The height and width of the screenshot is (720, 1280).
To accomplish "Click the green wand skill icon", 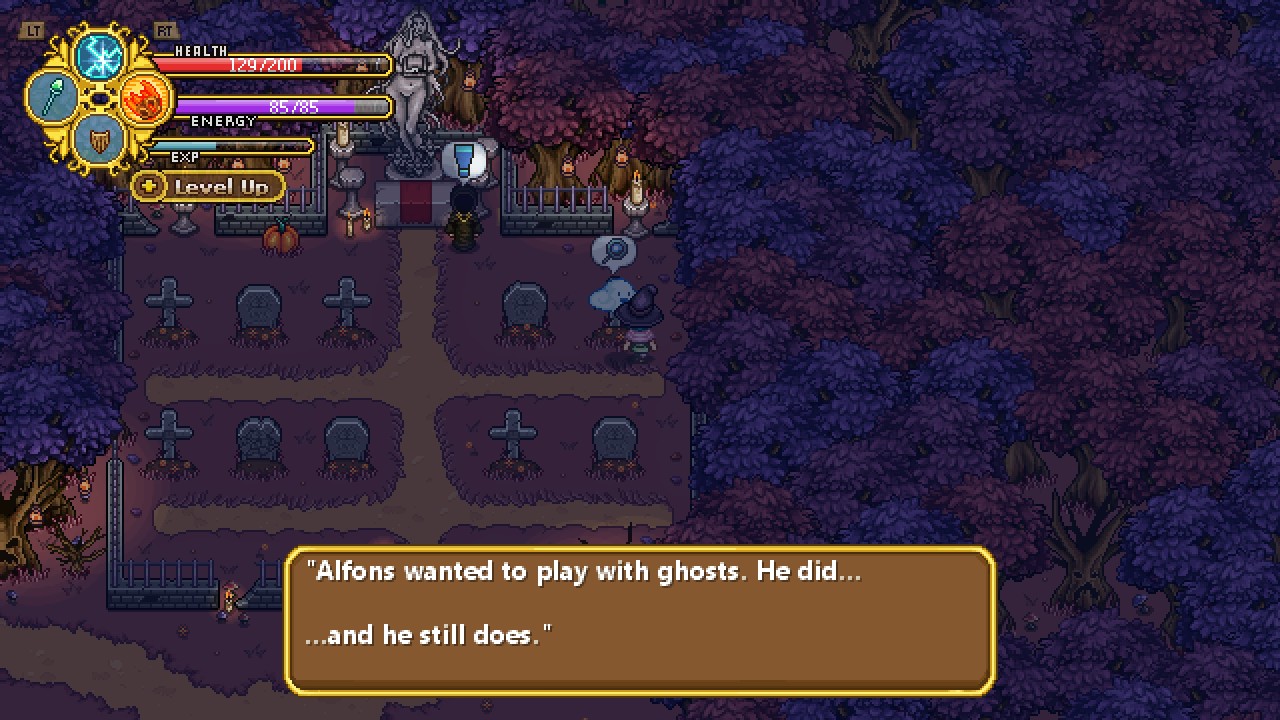I will point(52,98).
